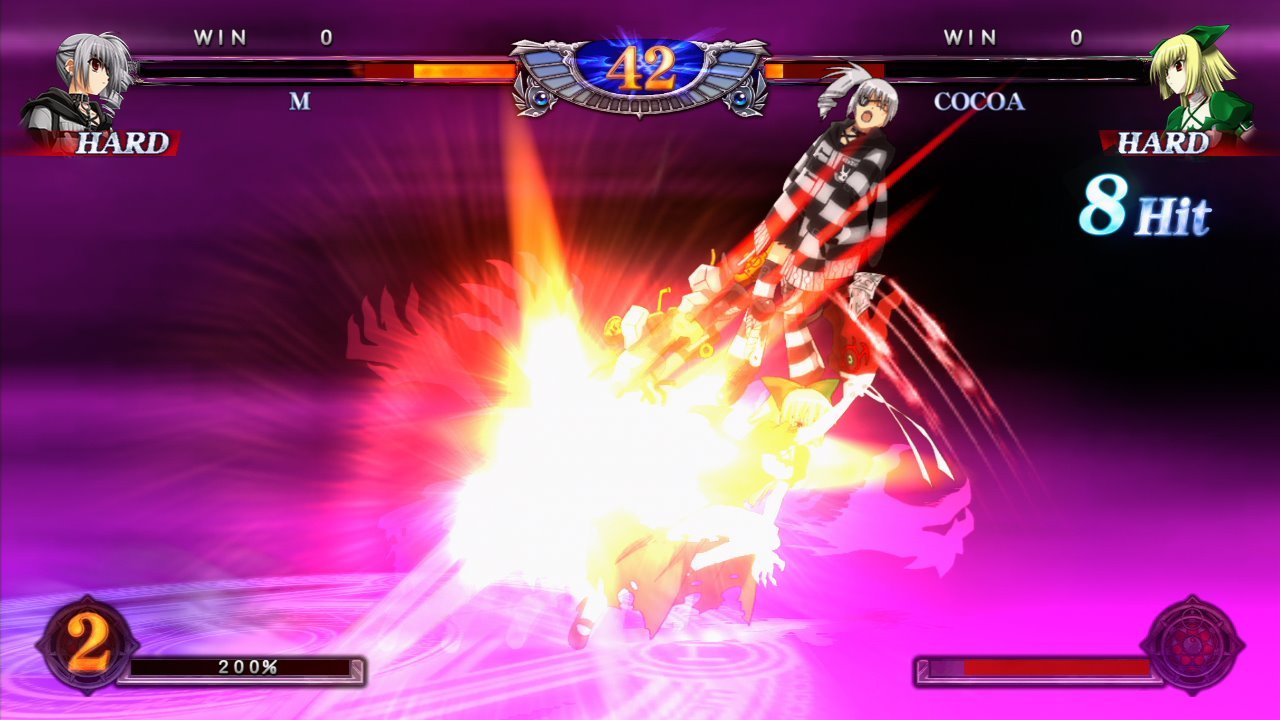
Task: Toggle the left HARD difficulty indicator
Action: [120, 143]
